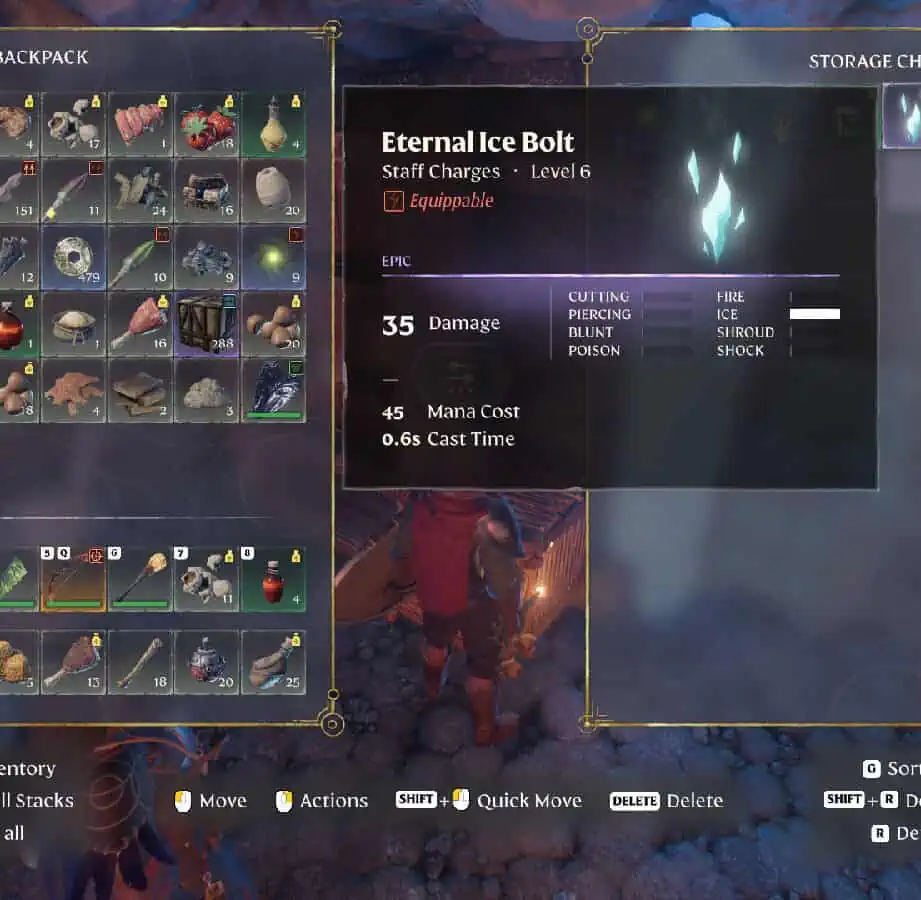Select the Eternal Ice Bolt storage slot
Image resolution: width=921 pixels, height=900 pixels.
[903, 117]
